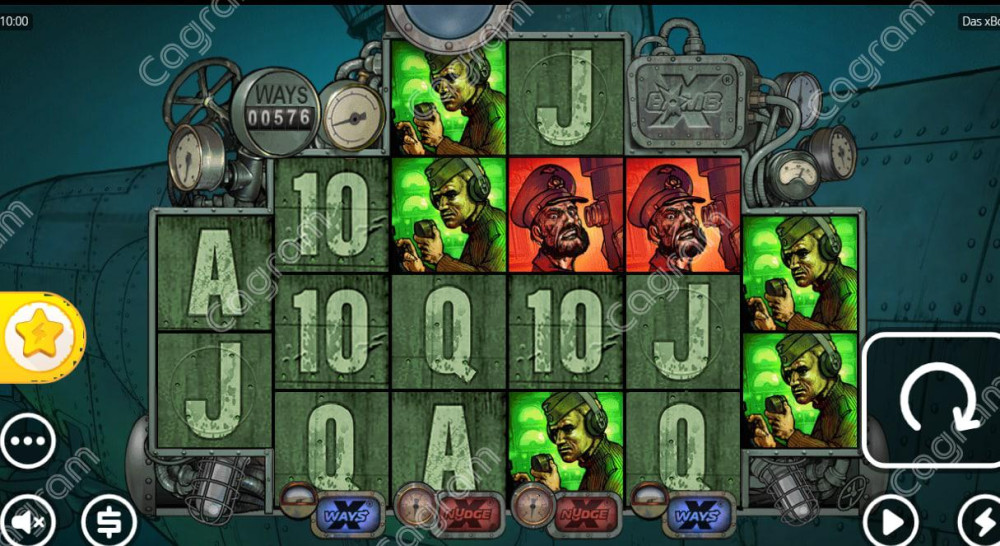Viewport: 1000px width, 546px height.
Task: Start autoplay with the play triangle button
Action: pos(889,521)
